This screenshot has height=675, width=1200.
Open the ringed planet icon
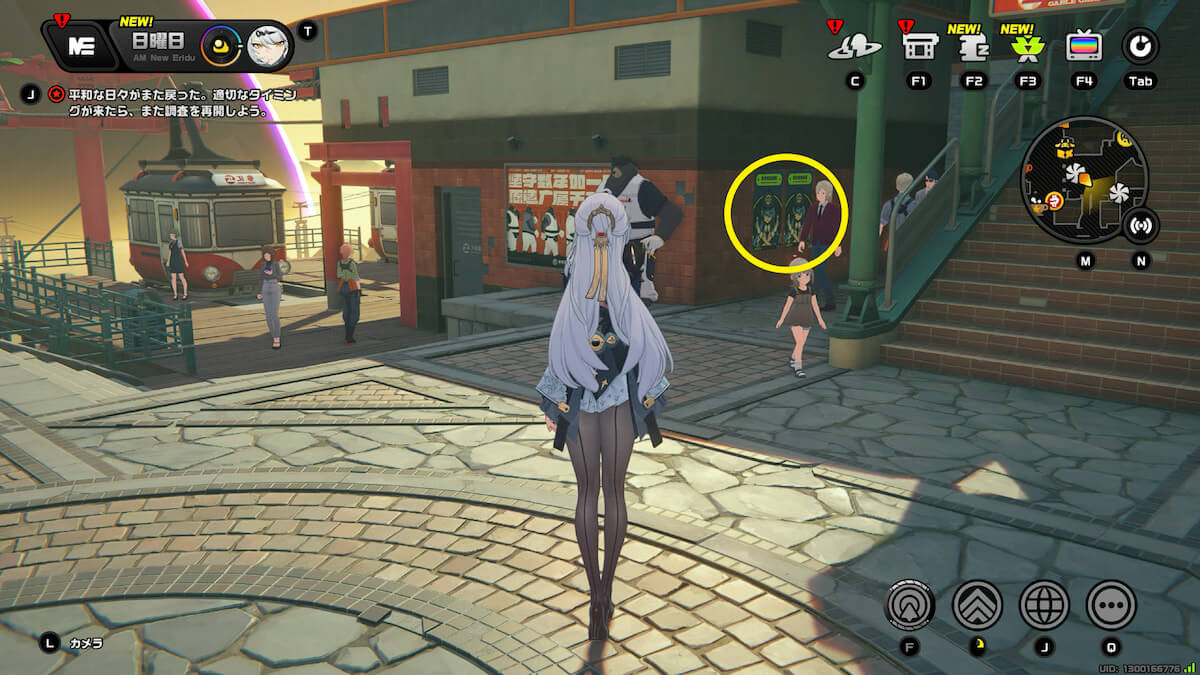tap(855, 46)
